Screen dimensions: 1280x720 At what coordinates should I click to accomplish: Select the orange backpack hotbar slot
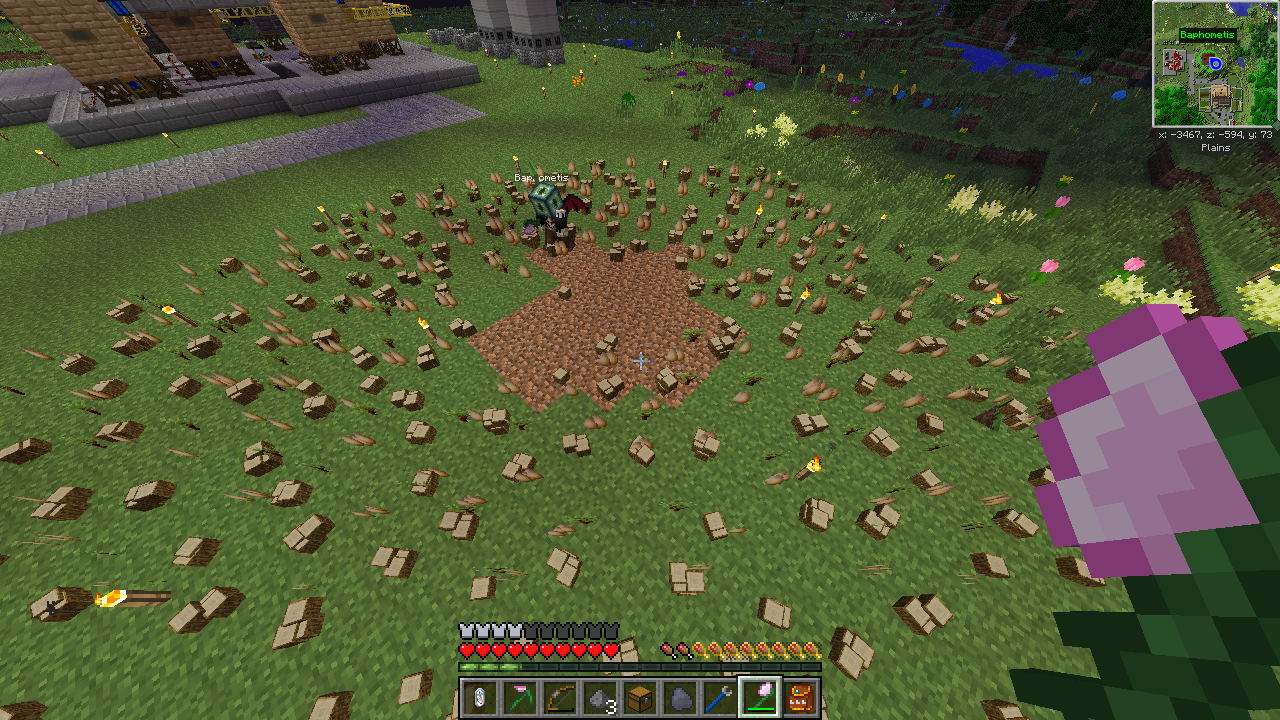(x=801, y=698)
